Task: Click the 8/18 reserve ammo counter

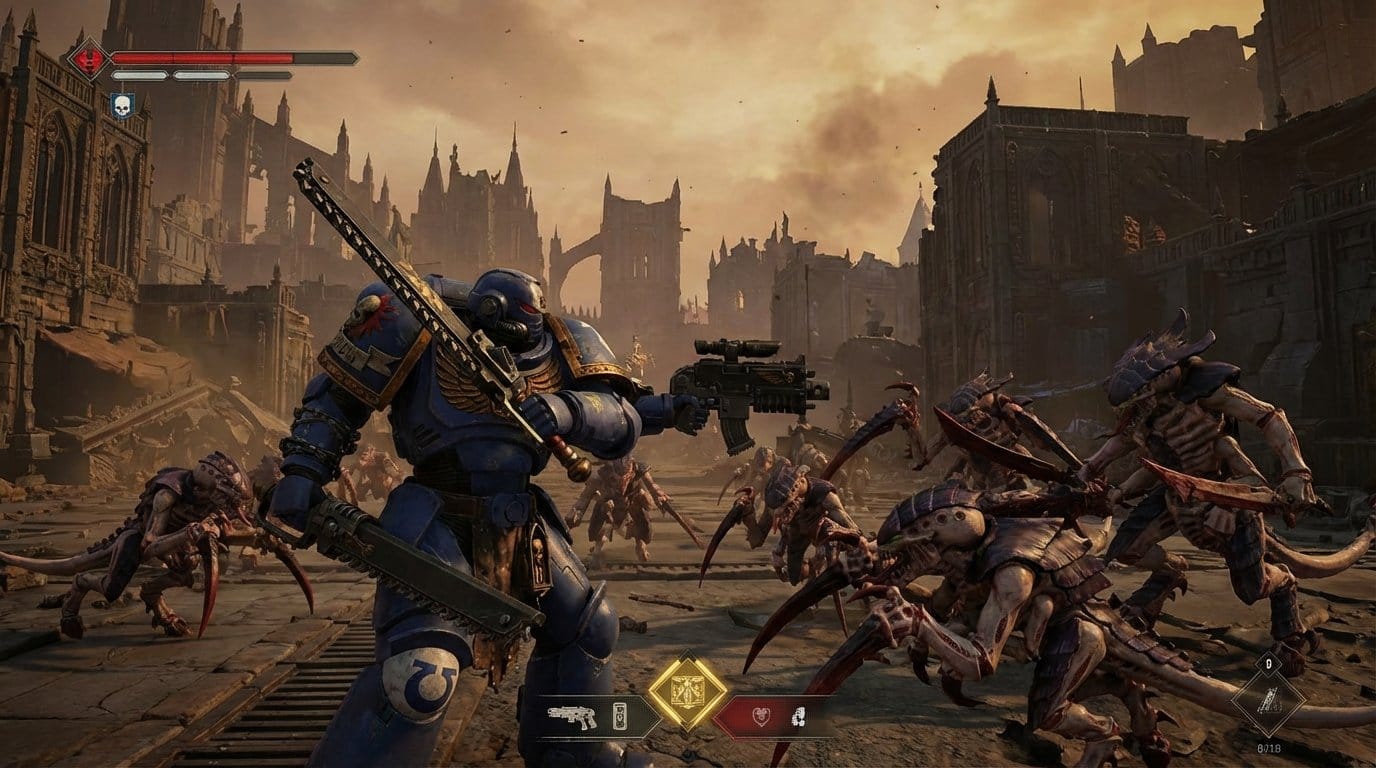Action: [x=1269, y=747]
